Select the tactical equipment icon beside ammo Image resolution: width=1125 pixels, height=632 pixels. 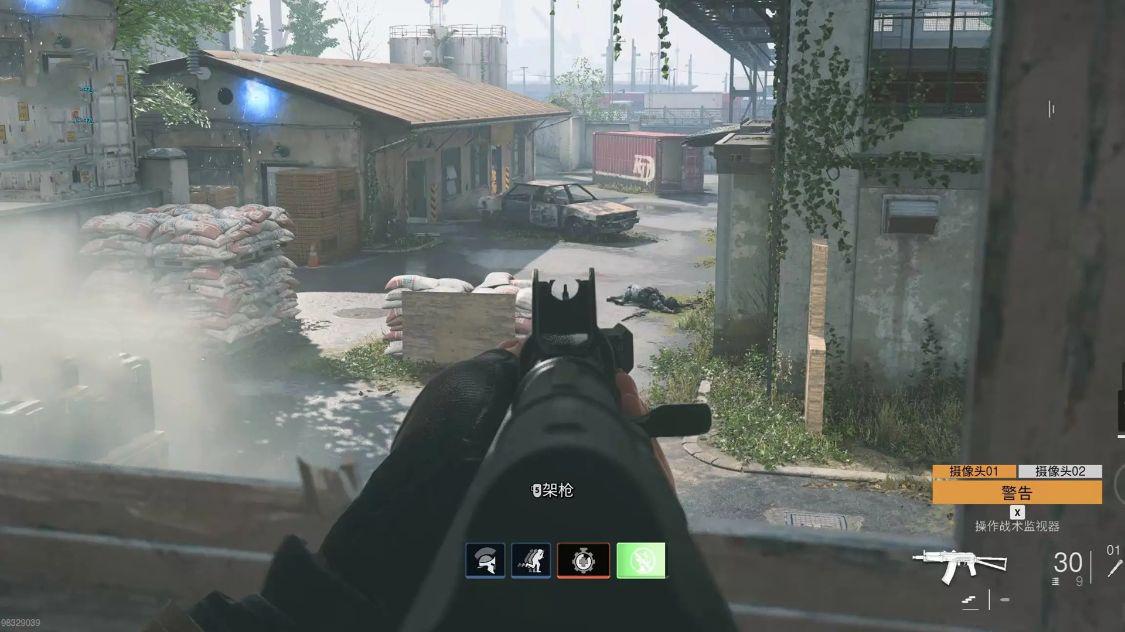tap(1114, 567)
